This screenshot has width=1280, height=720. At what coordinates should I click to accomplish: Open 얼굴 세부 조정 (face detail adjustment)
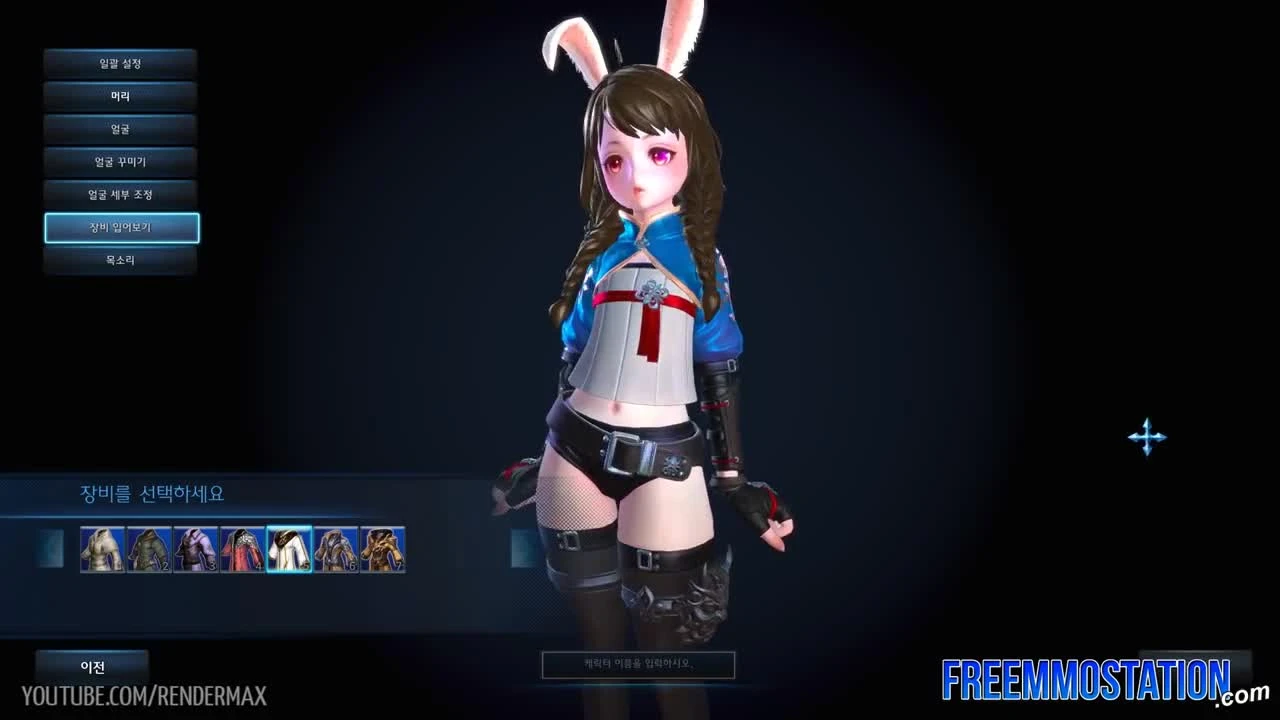pyautogui.click(x=119, y=195)
